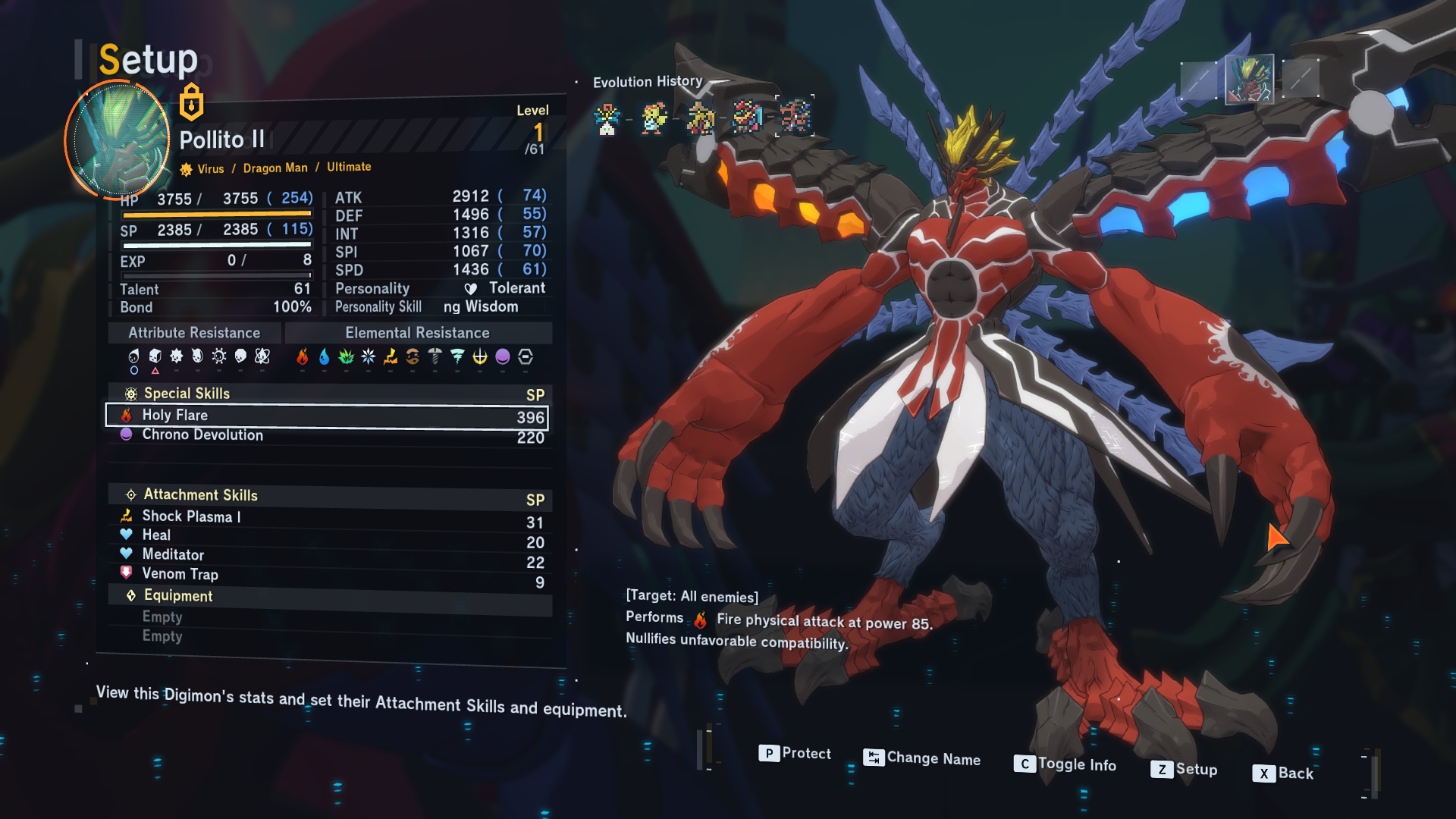Select the Fire elemental resistance icon
Screen dimensions: 1456x819
[303, 356]
